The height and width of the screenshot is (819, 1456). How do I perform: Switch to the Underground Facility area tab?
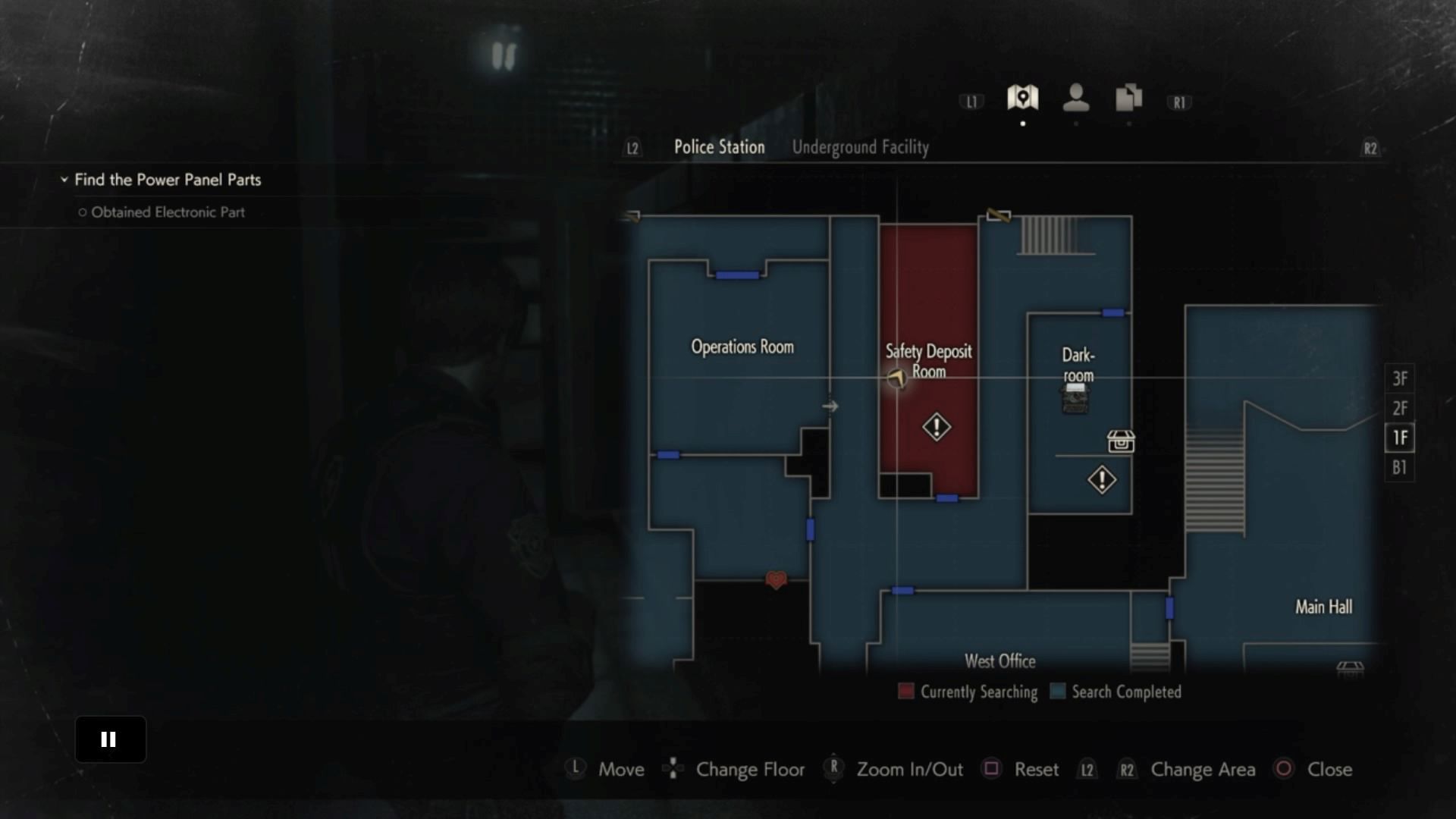860,147
